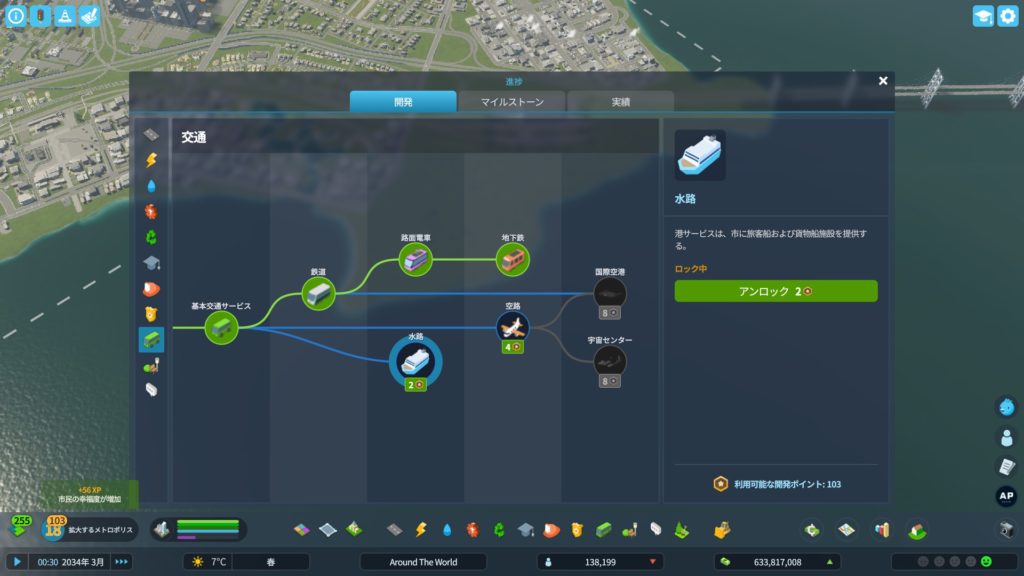Open the 実績 tab
The image size is (1024, 576).
tap(620, 102)
